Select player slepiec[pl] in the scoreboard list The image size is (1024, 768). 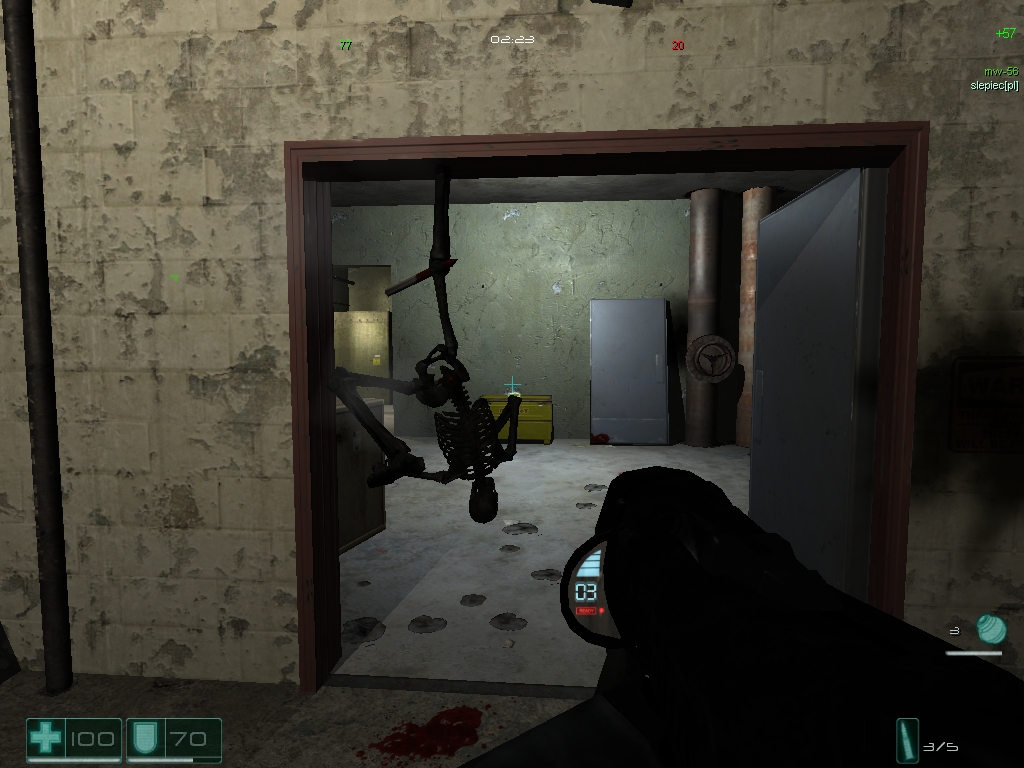(993, 85)
